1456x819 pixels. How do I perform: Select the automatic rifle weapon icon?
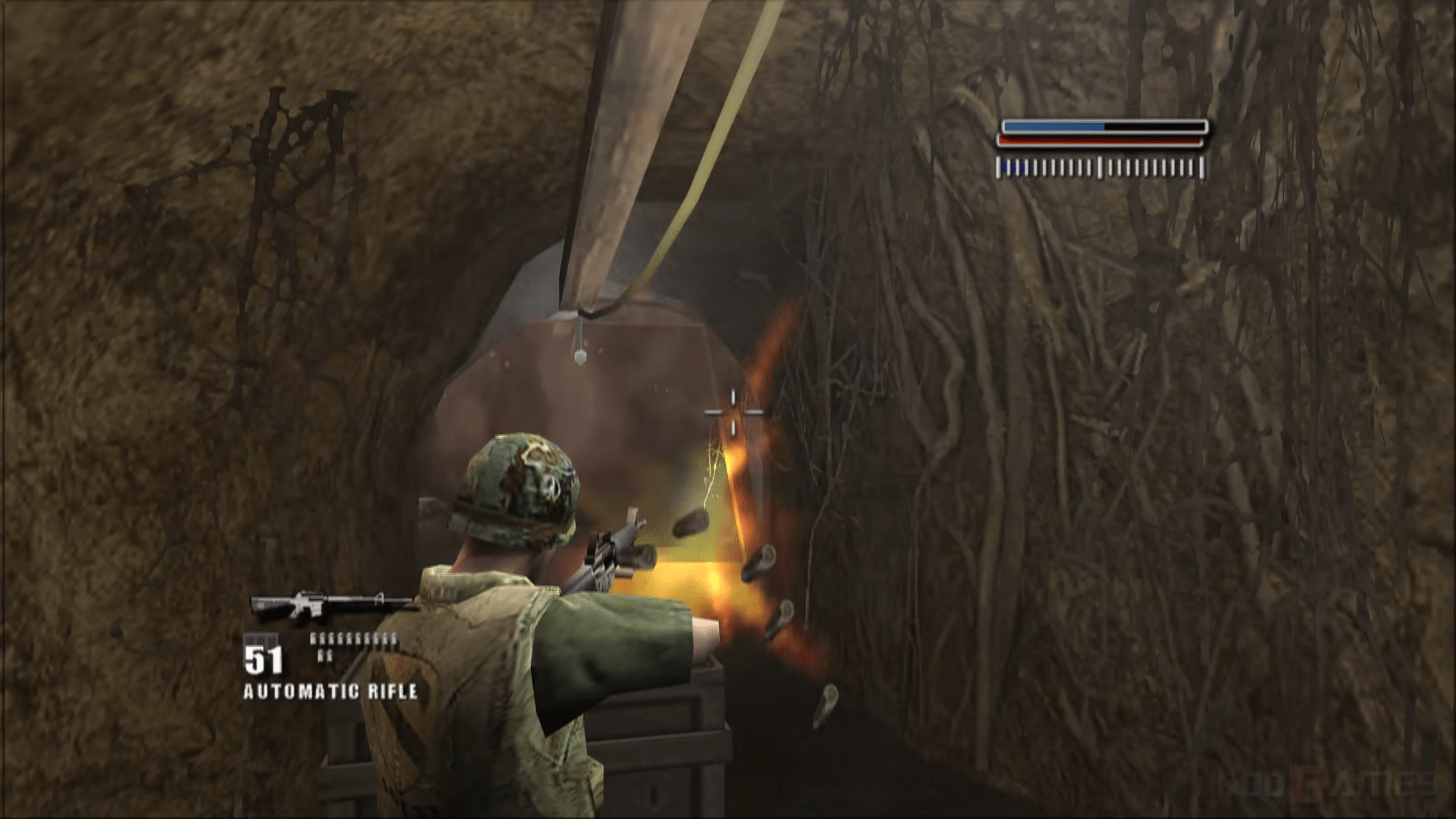(x=331, y=603)
